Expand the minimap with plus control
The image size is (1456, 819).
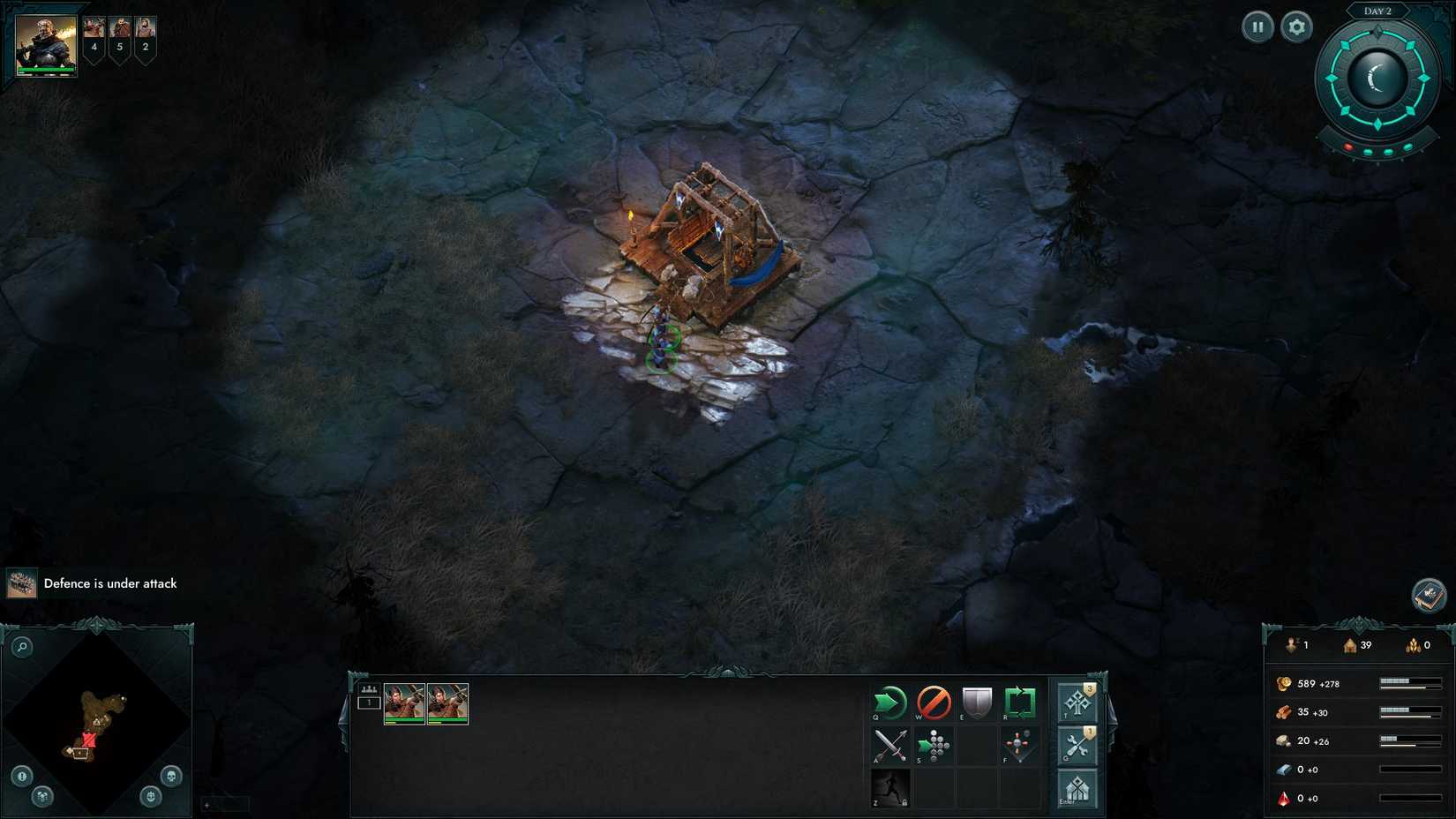click(x=206, y=804)
